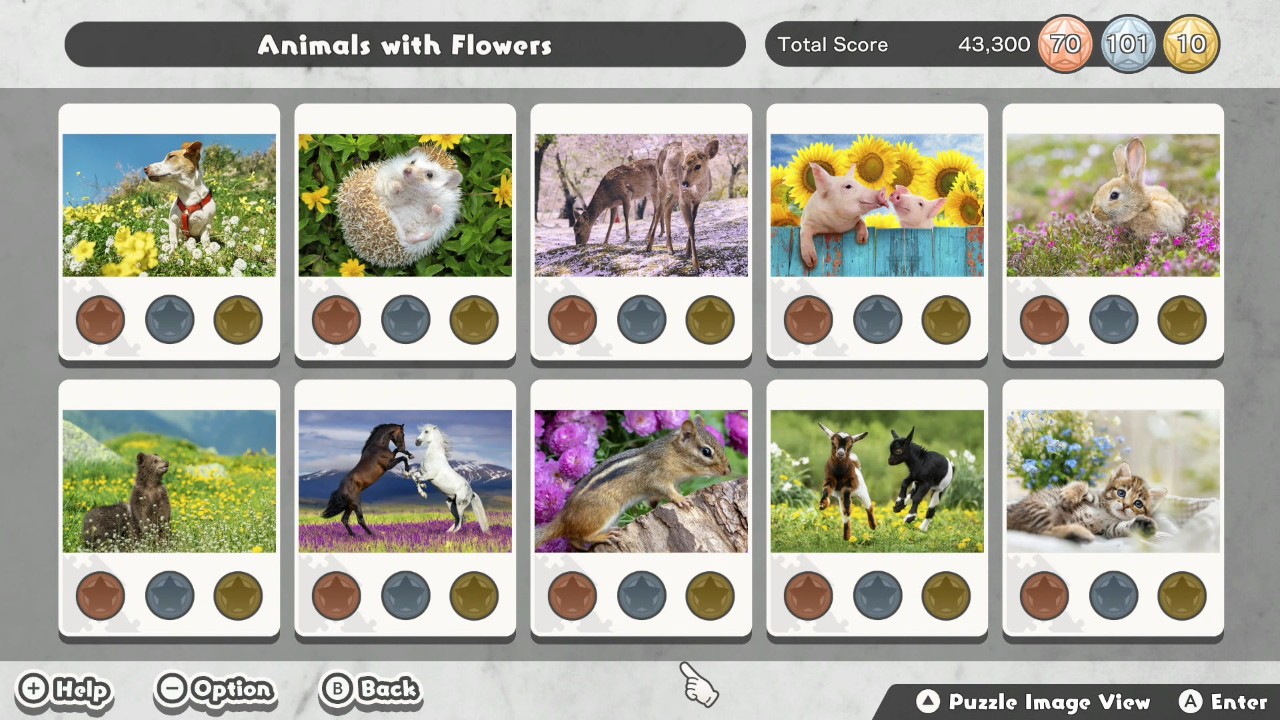Click the silver medal counter showing 101
The image size is (1280, 720).
1129,44
